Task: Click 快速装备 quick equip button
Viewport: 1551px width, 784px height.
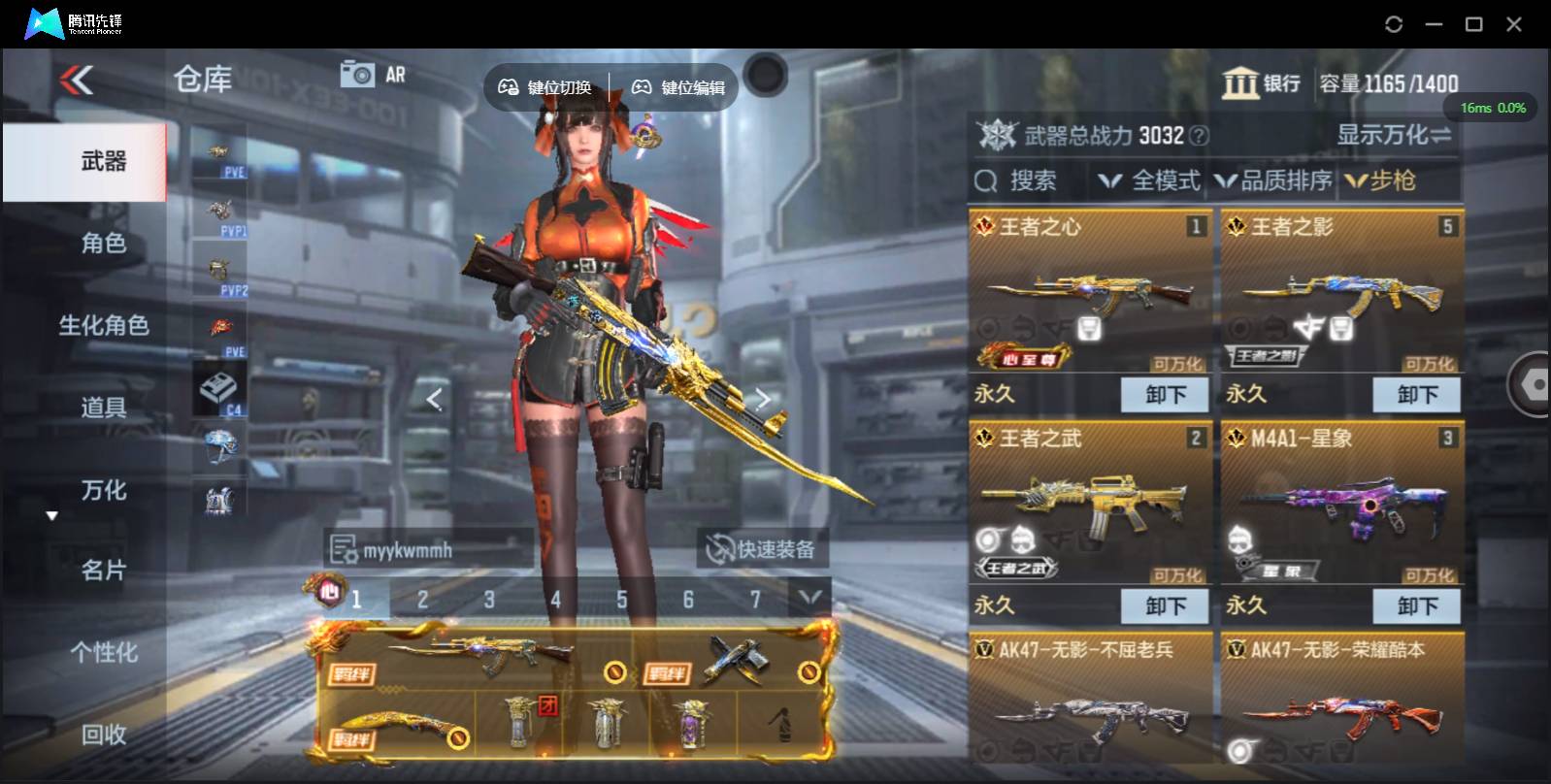Action: pos(762,549)
